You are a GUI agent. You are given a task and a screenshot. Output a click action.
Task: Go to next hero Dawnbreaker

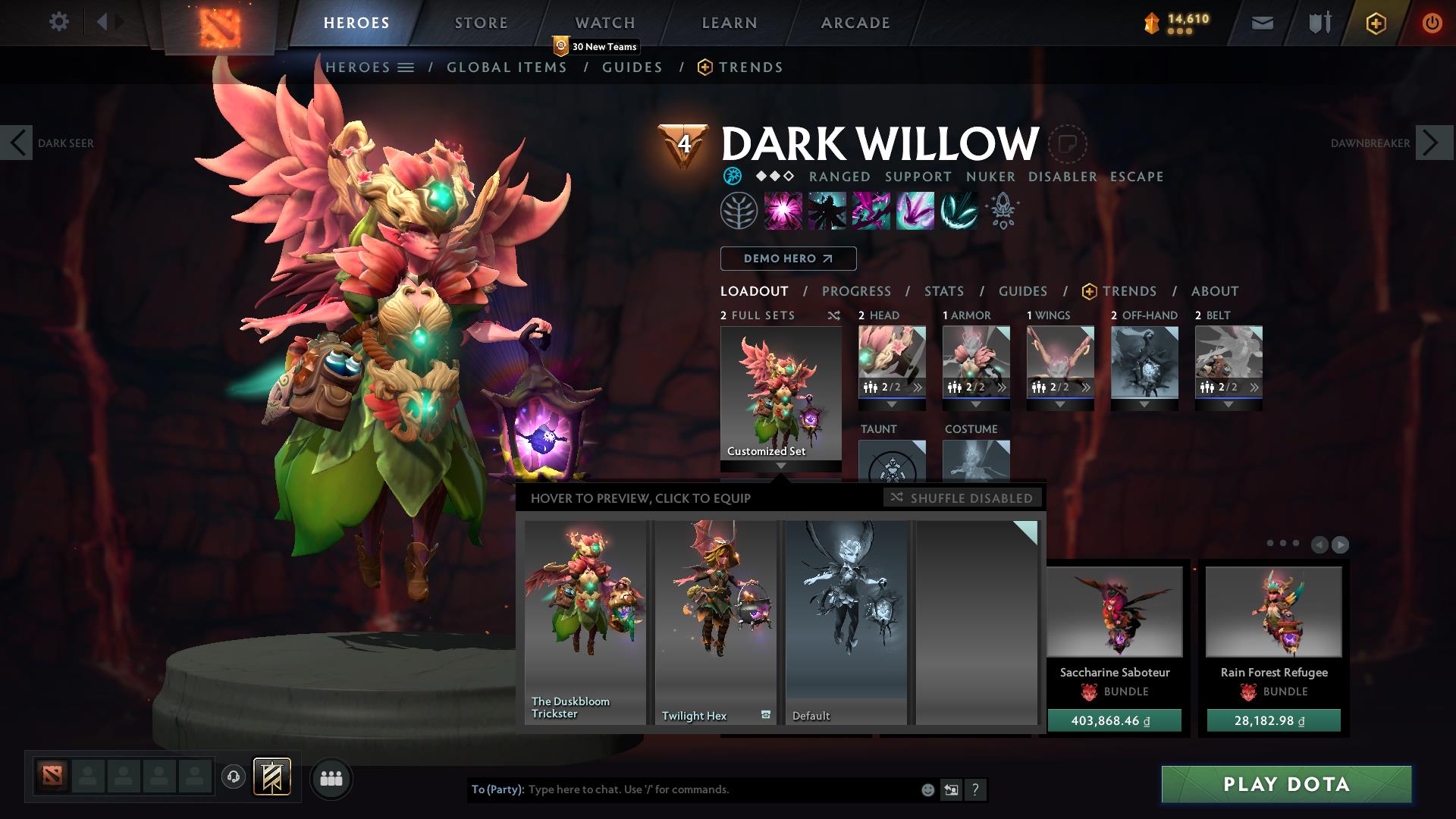point(1433,143)
